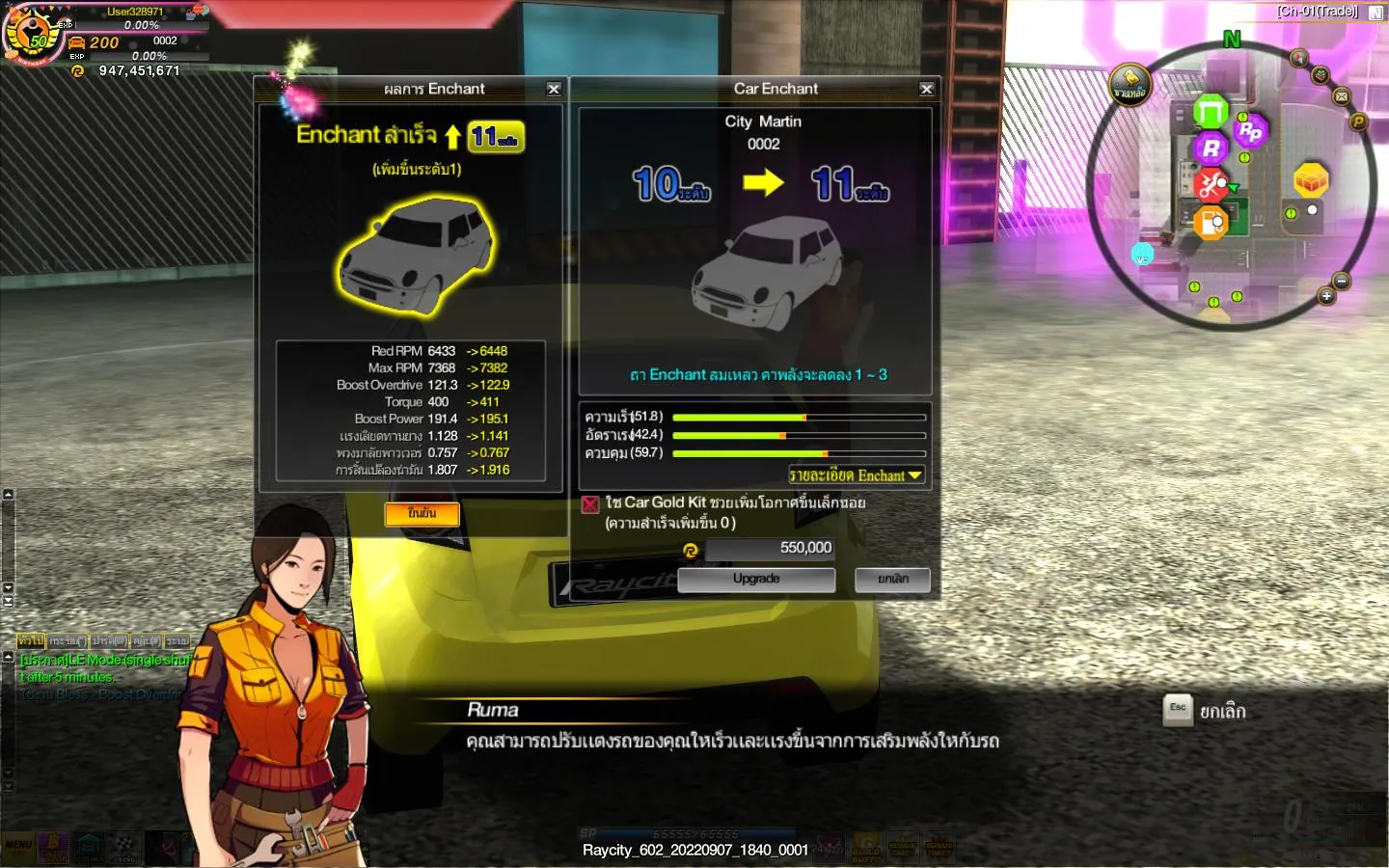Open the mail envelope icon on minimap

[x=1342, y=96]
